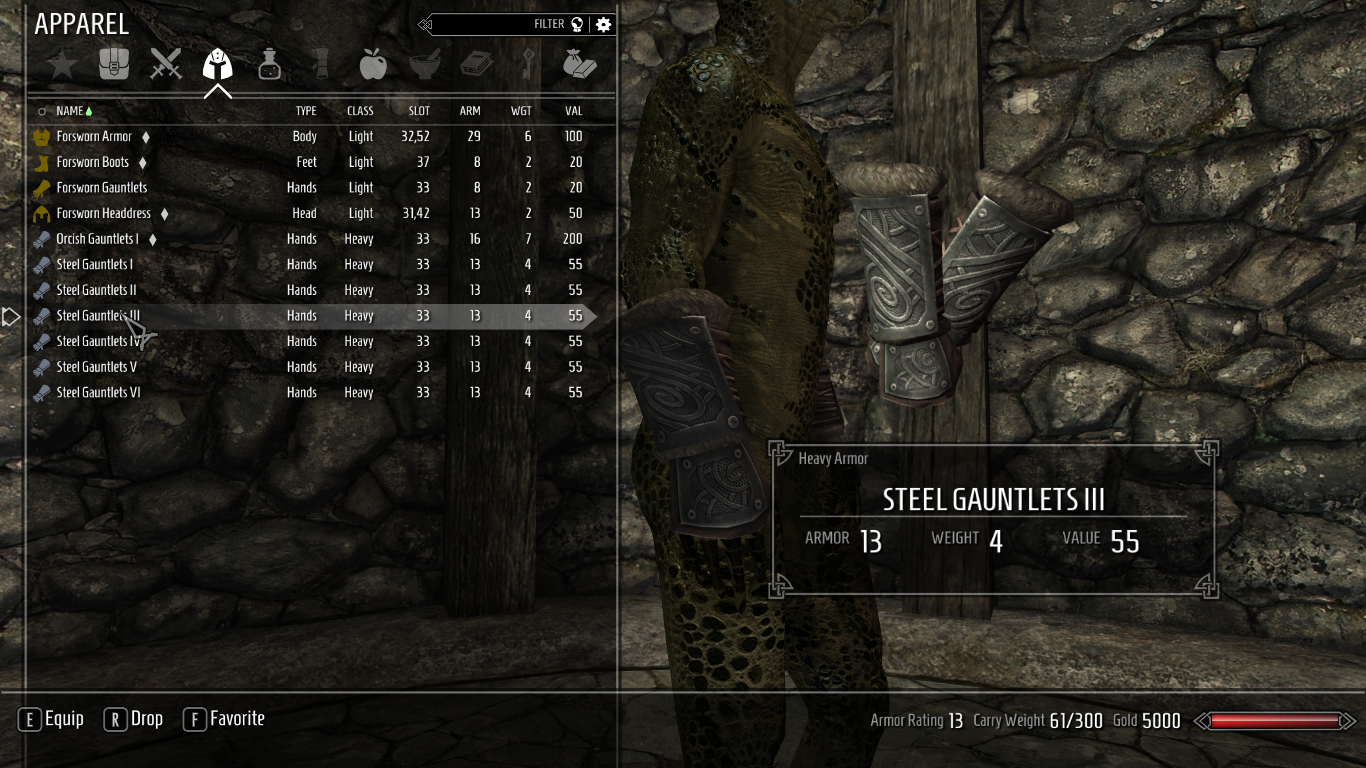The width and height of the screenshot is (1366, 768).
Task: Show the Ingredients mortar category
Action: pos(425,66)
